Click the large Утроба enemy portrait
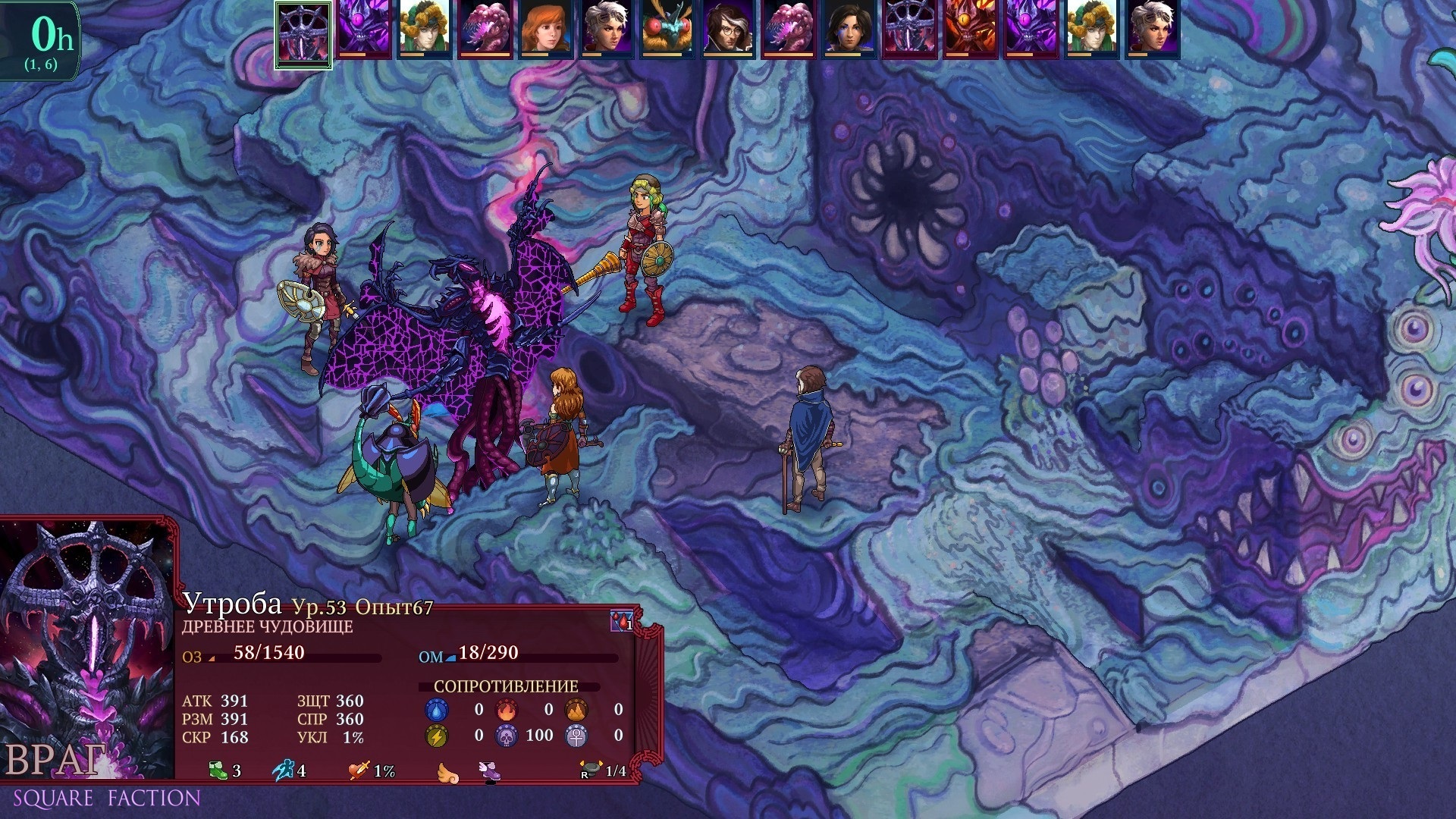 (x=87, y=648)
